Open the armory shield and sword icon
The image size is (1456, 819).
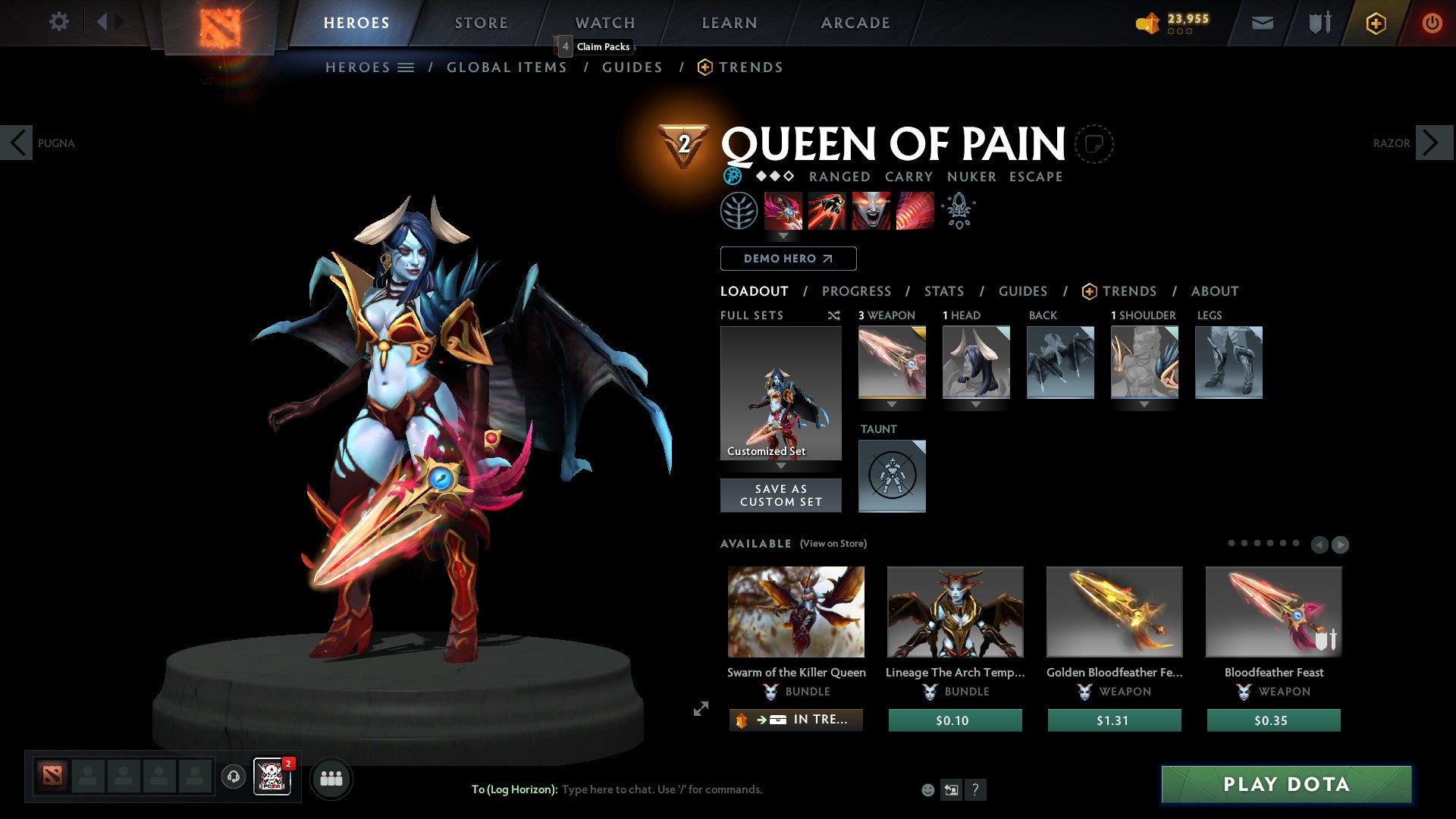point(1318,23)
